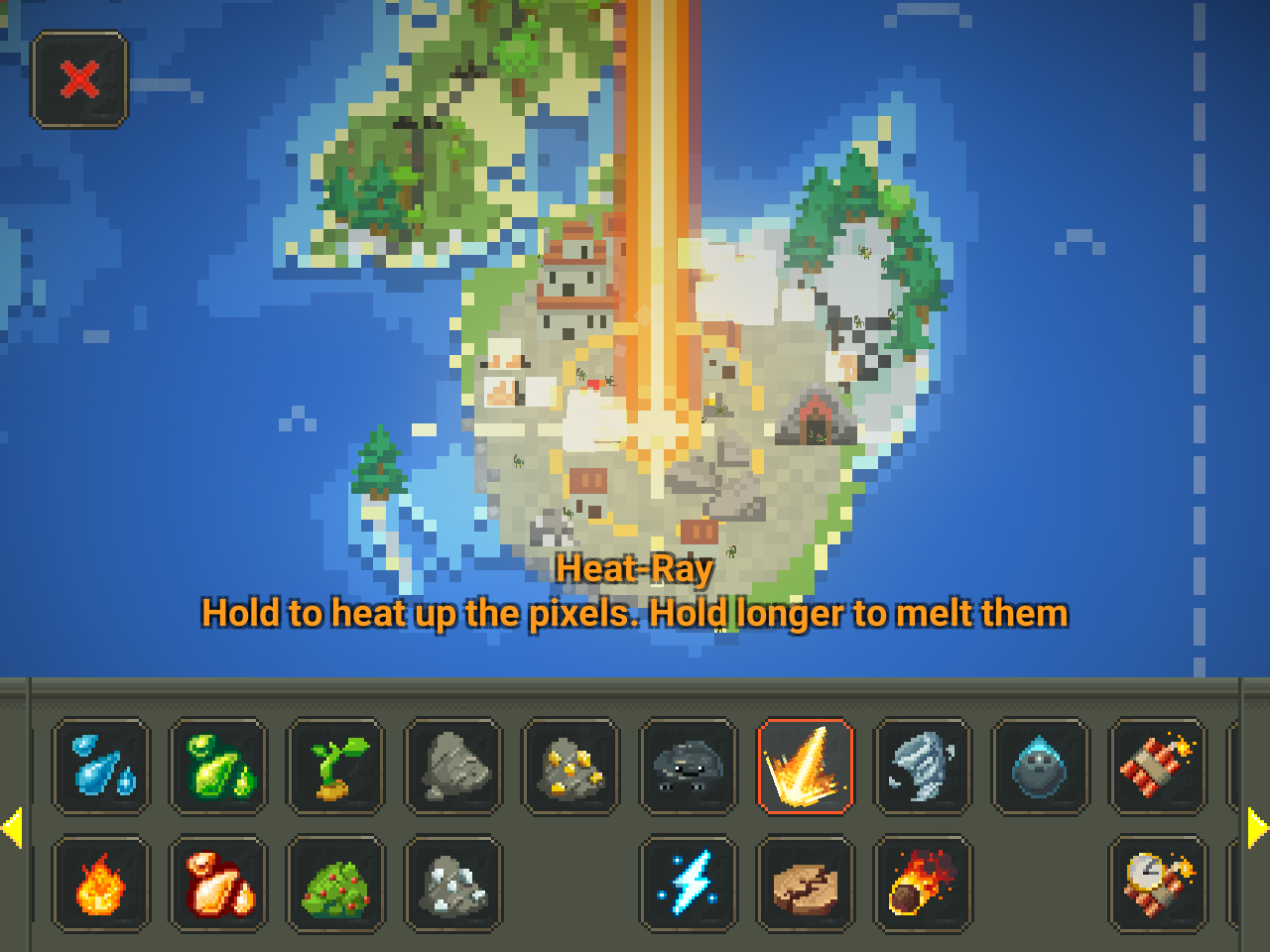Select the dark cloud creature tool

pyautogui.click(x=688, y=767)
